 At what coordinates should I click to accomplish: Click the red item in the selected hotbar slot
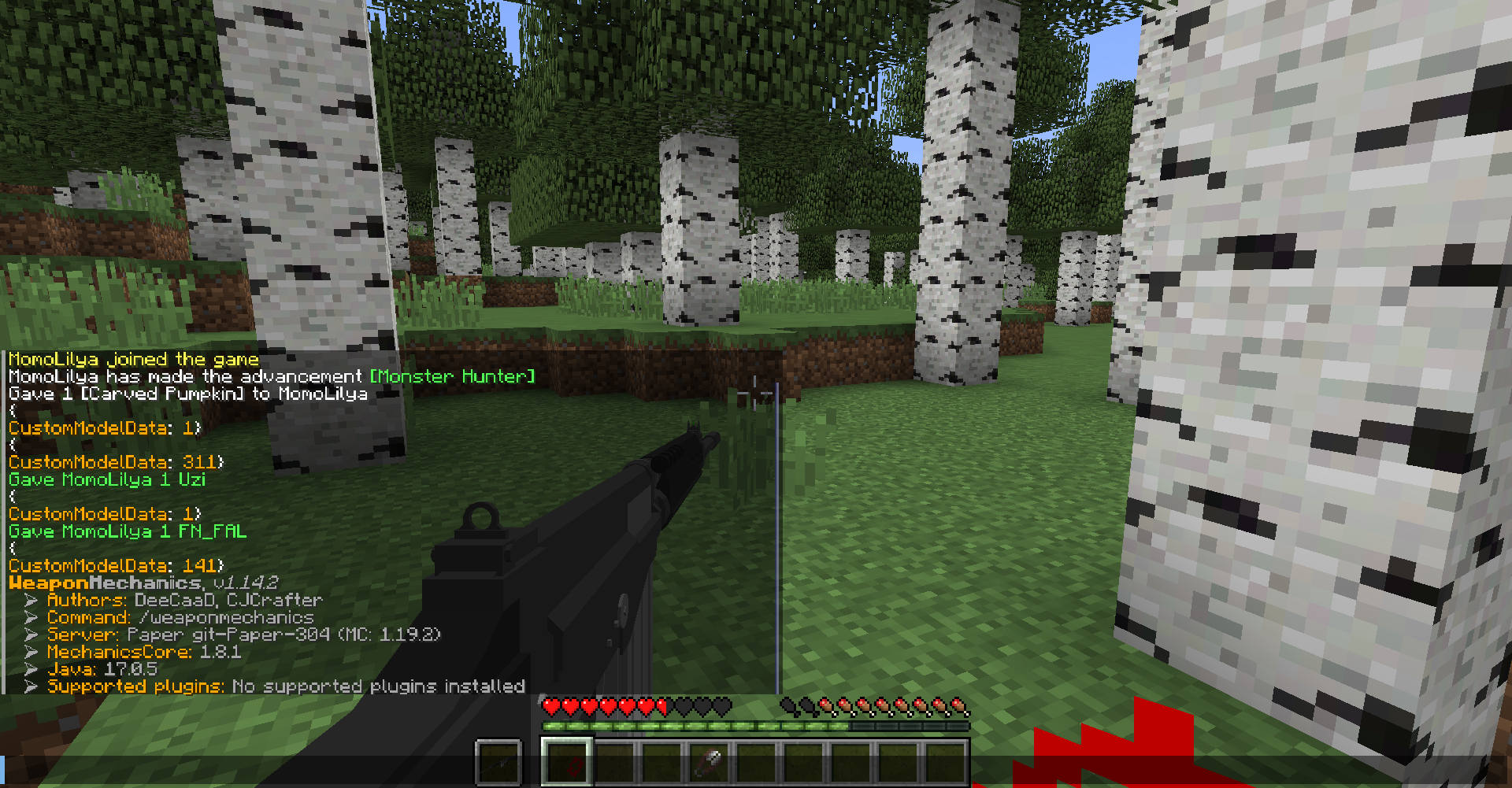[573, 765]
